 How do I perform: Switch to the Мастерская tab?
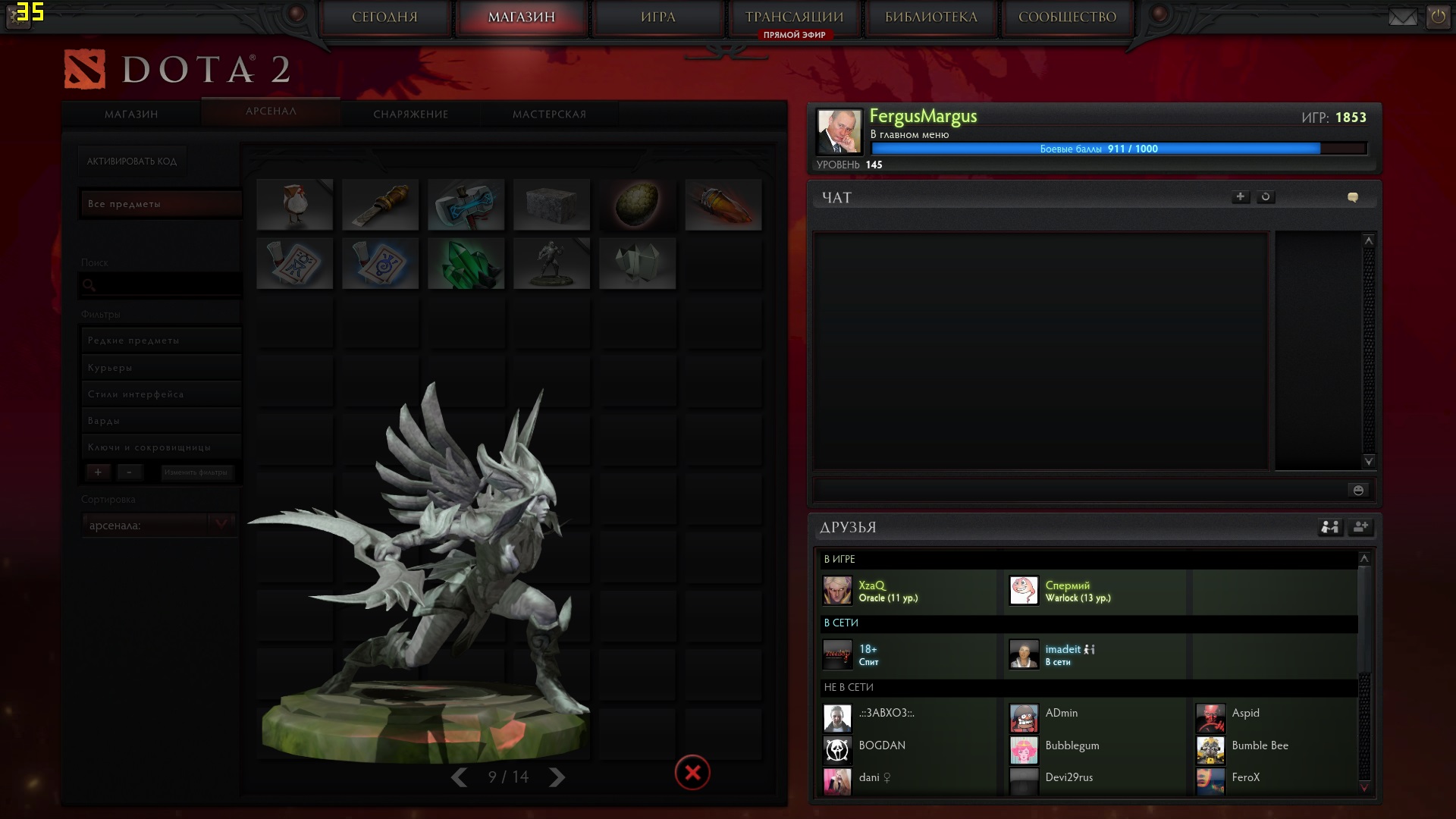pyautogui.click(x=549, y=115)
